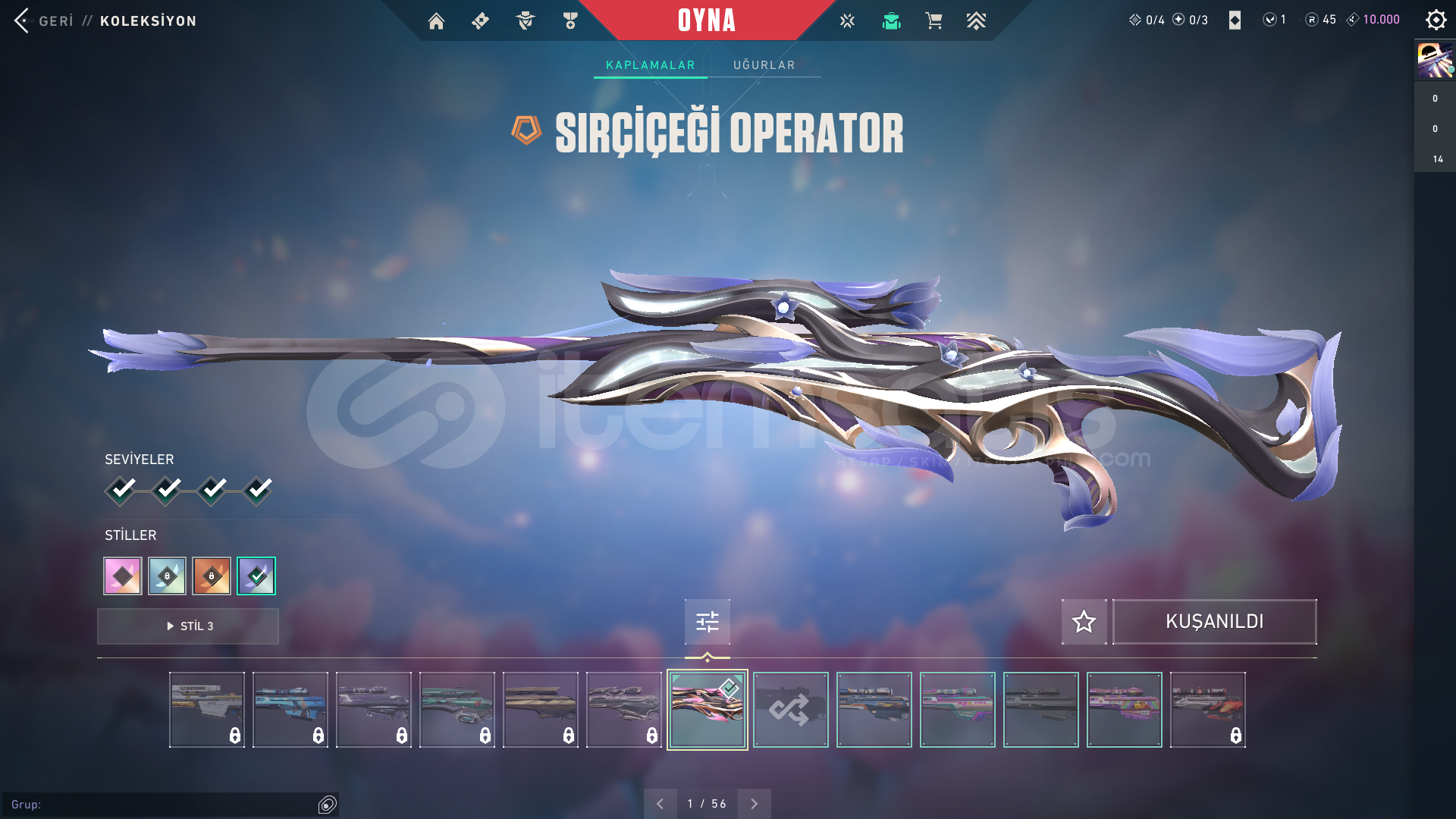This screenshot has height=819, width=1456.
Task: Mark skin as favorite with the star
Action: coord(1084,622)
